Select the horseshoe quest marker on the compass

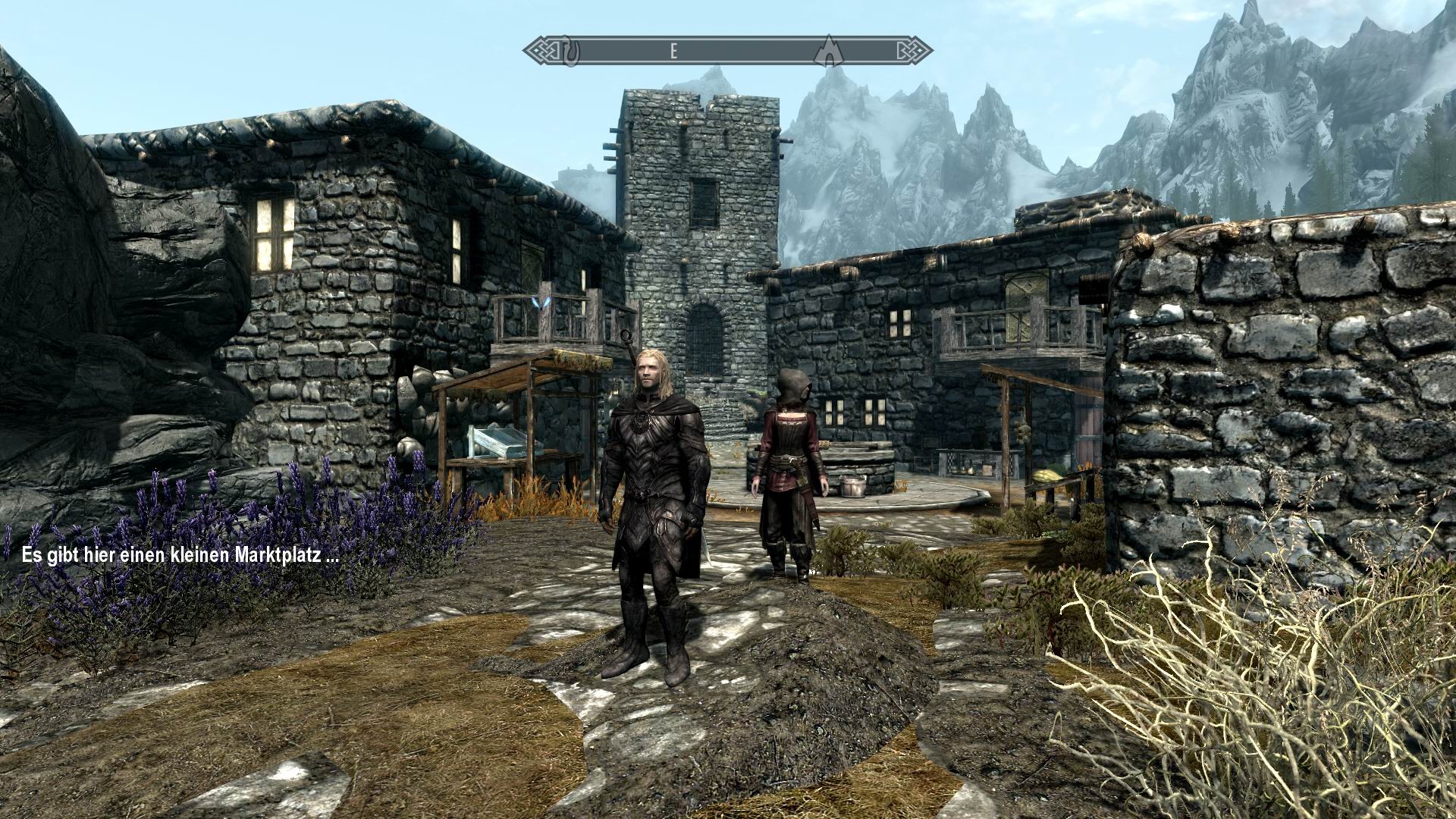tap(570, 52)
